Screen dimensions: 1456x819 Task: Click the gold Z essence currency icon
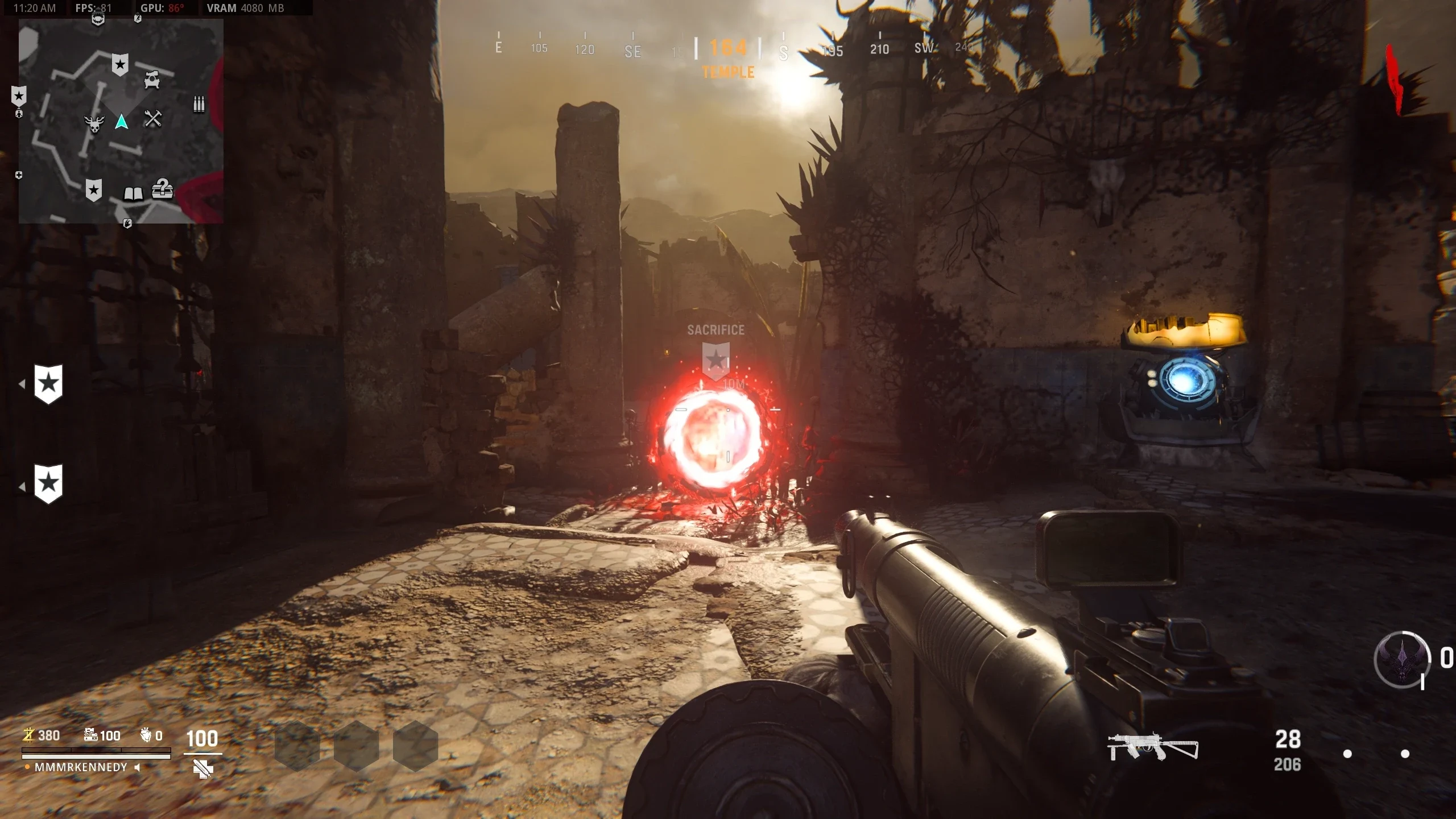tap(28, 735)
